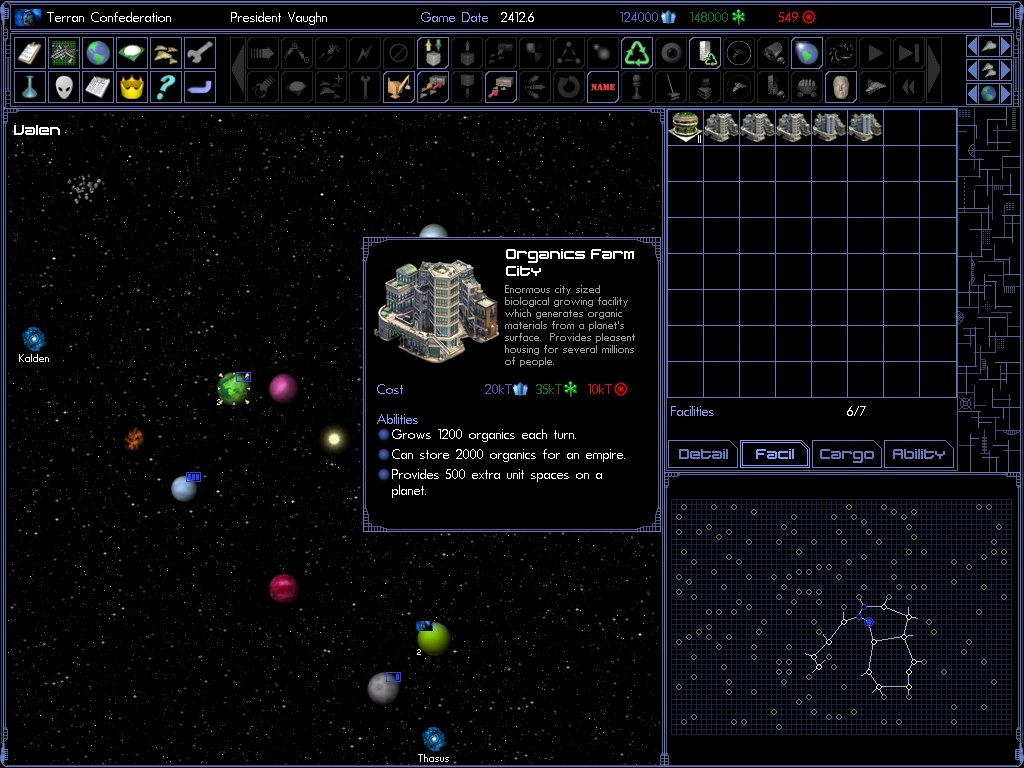The height and width of the screenshot is (768, 1024).
Task: Select the domed first facility in the grid
Action: pyautogui.click(x=685, y=126)
